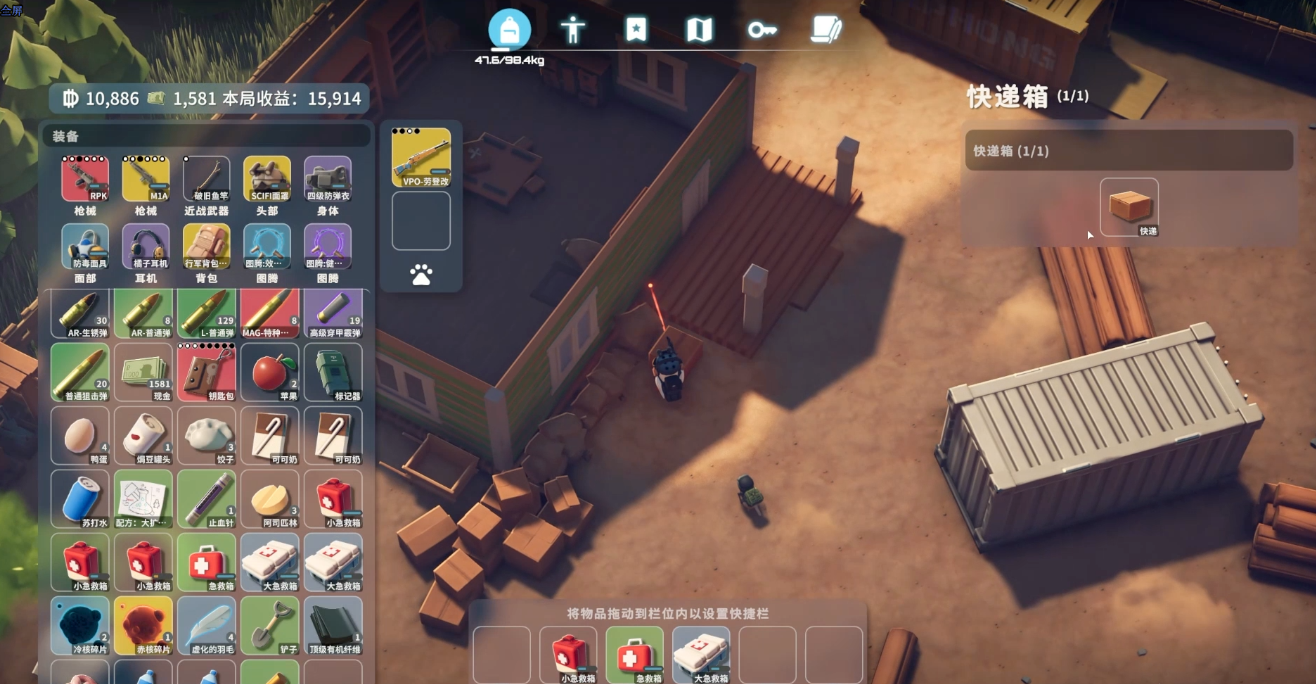This screenshot has width=1316, height=684.
Task: Click the paw print pet icon
Action: [x=421, y=275]
